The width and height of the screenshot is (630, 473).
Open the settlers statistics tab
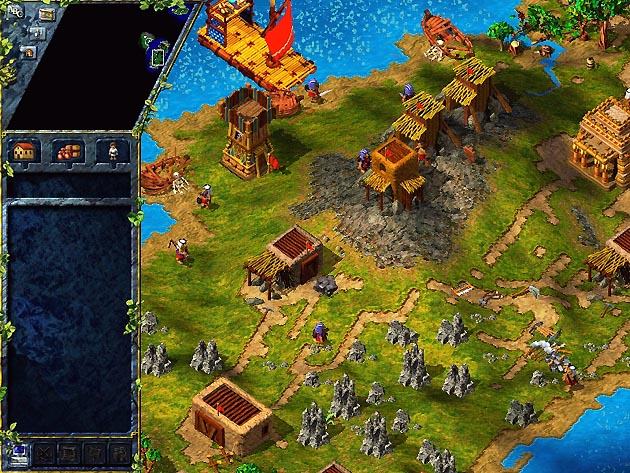point(113,151)
